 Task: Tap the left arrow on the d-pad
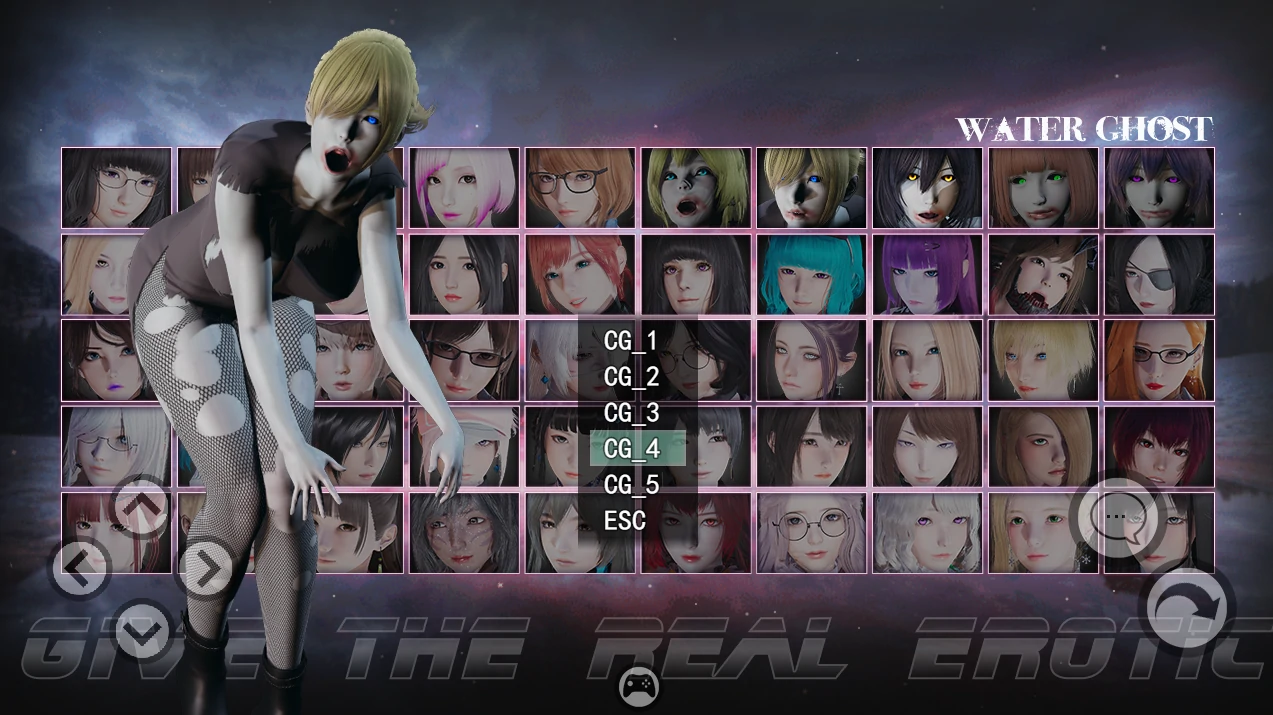80,570
